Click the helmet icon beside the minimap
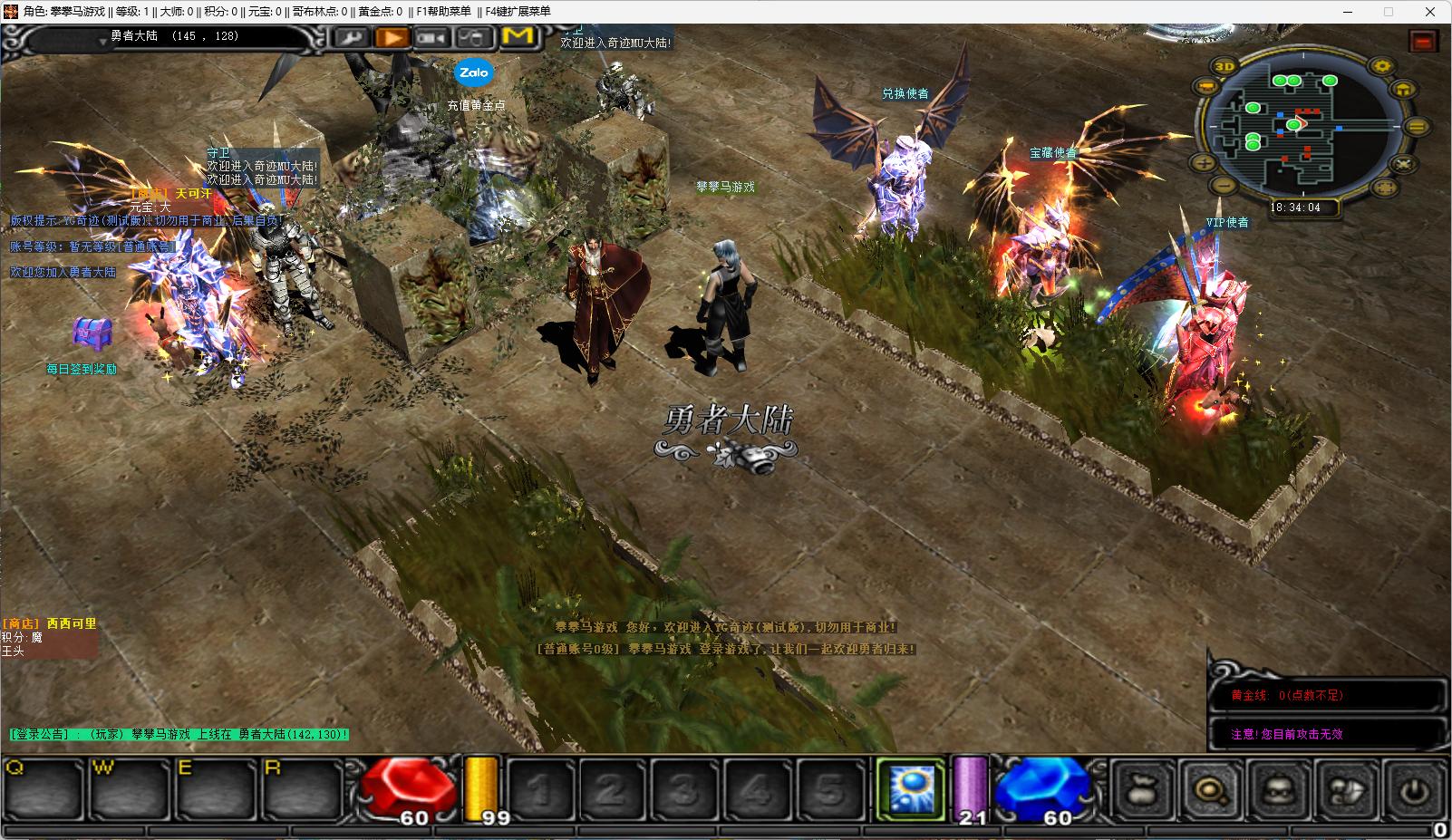 click(1402, 89)
